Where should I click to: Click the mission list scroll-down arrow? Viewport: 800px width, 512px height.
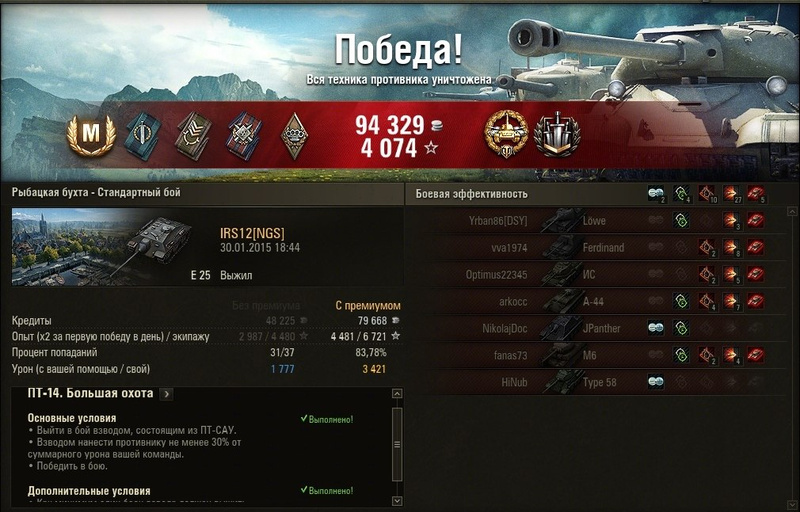(x=397, y=500)
